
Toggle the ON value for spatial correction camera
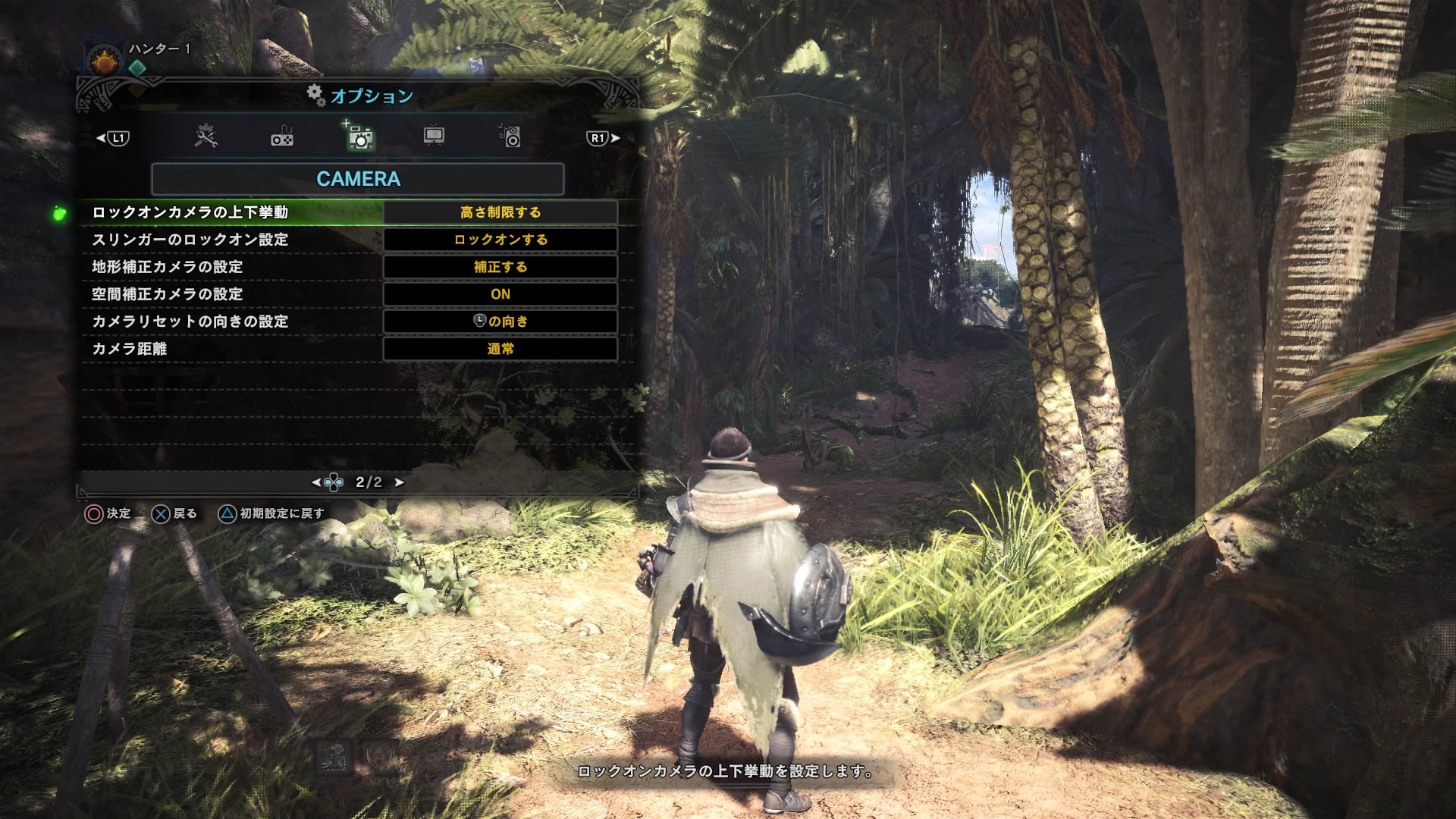500,294
